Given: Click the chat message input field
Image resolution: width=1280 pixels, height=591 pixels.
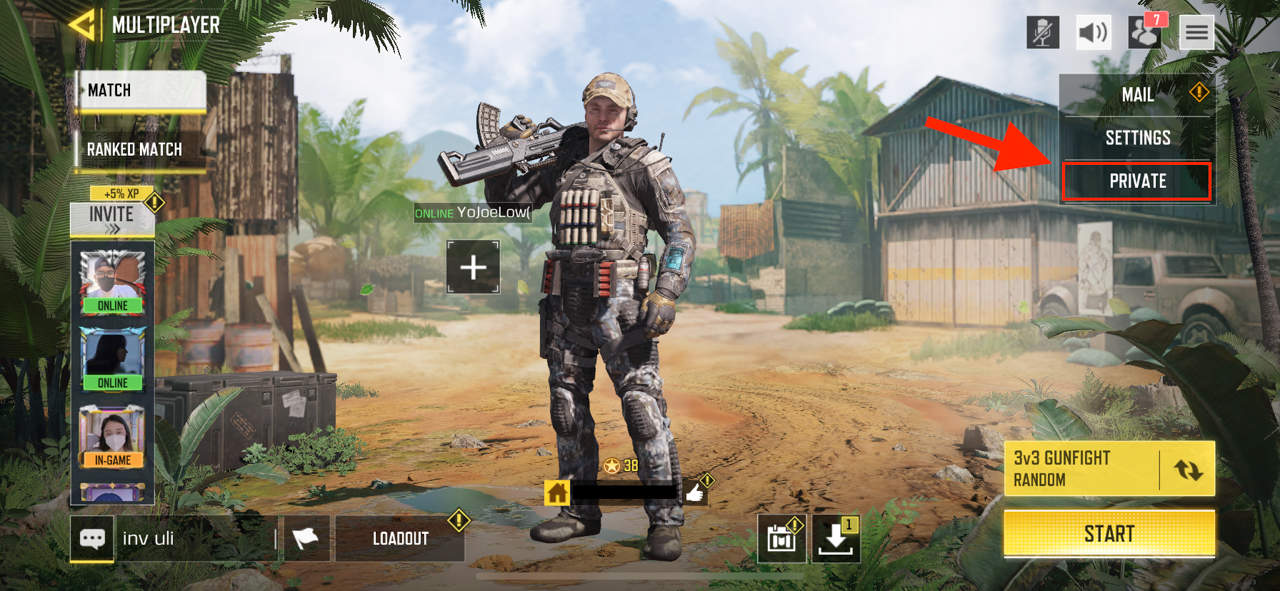Looking at the screenshot, I should point(195,538).
